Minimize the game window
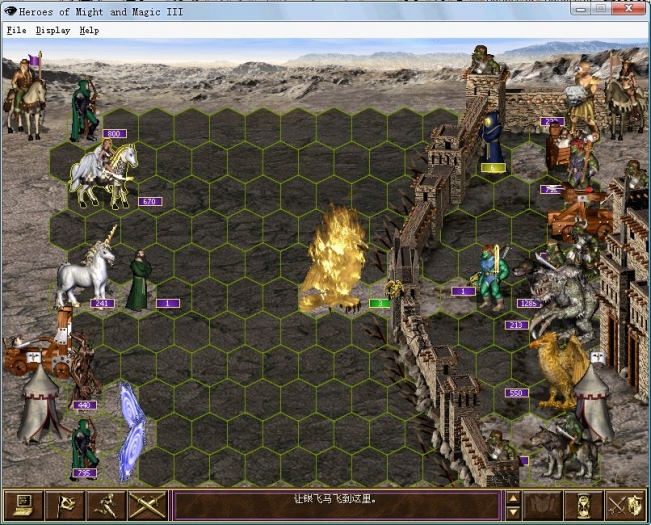 [x=579, y=8]
